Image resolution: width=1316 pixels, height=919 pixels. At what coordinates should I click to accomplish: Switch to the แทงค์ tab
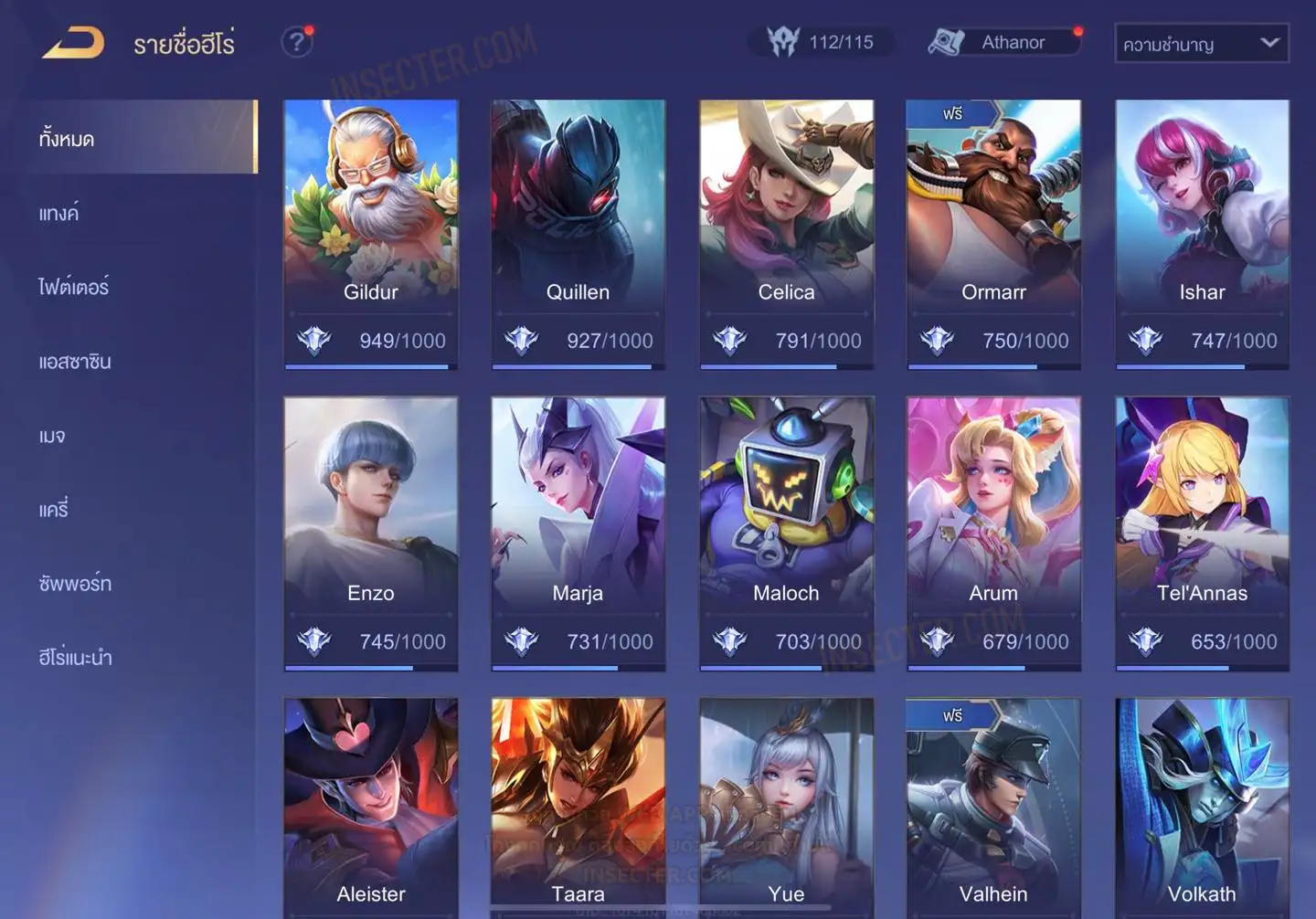[x=59, y=214]
